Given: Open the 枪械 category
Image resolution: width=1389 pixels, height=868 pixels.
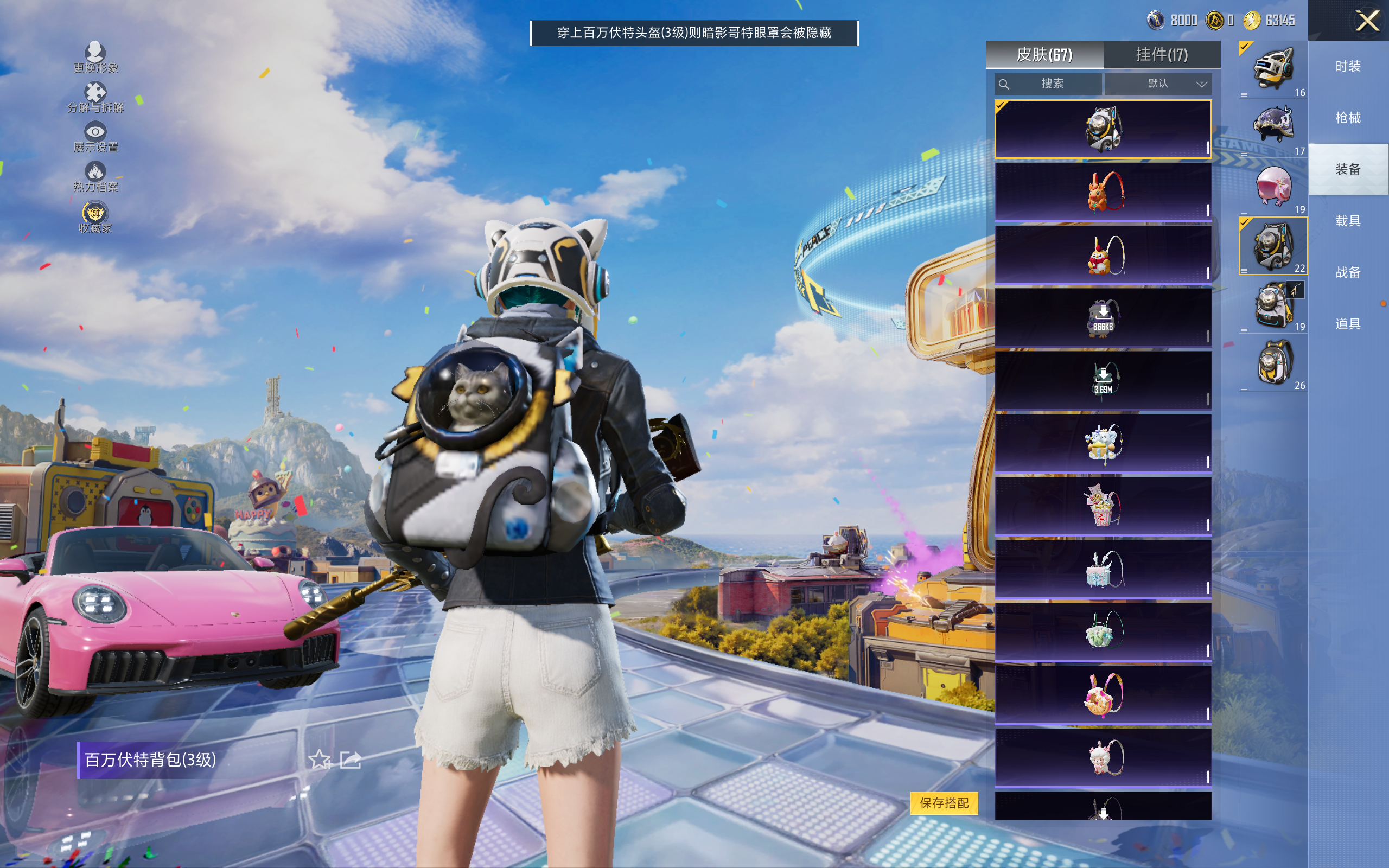Looking at the screenshot, I should point(1348,118).
